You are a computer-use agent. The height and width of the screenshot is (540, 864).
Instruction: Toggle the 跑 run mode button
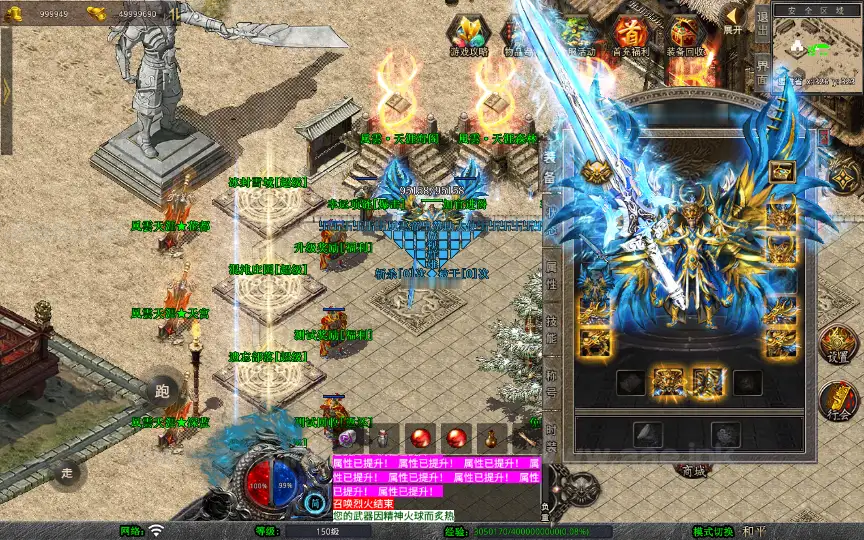click(162, 391)
